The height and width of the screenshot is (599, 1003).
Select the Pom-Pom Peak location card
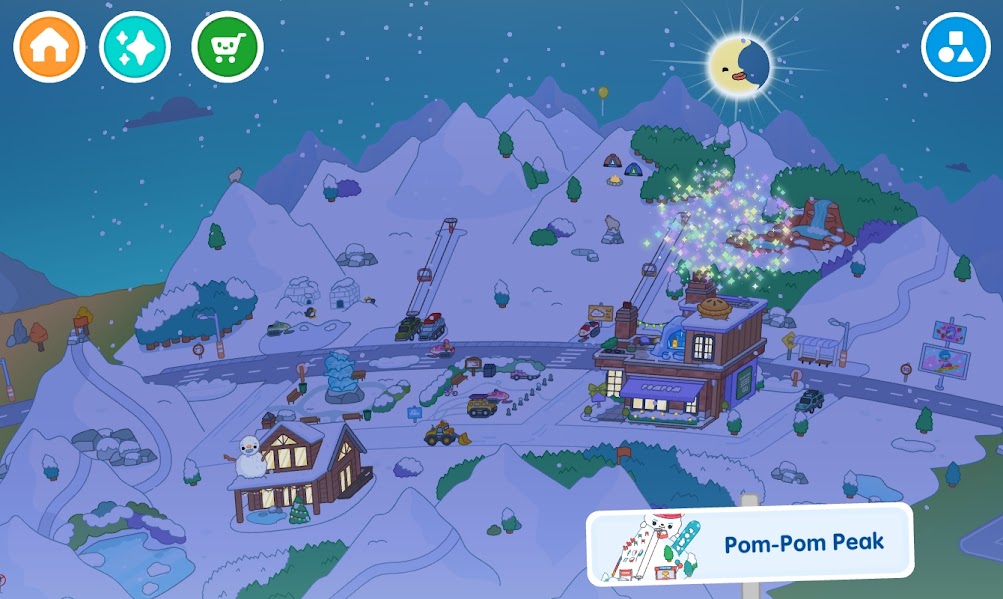[x=750, y=544]
